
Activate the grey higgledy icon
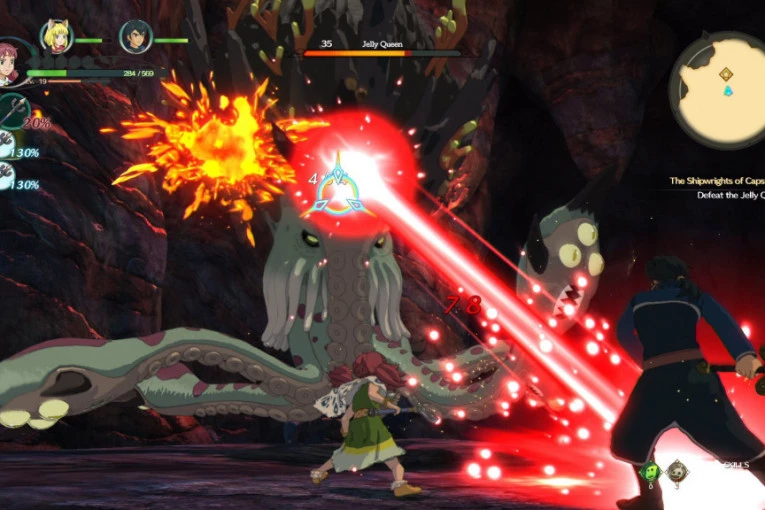pos(678,471)
